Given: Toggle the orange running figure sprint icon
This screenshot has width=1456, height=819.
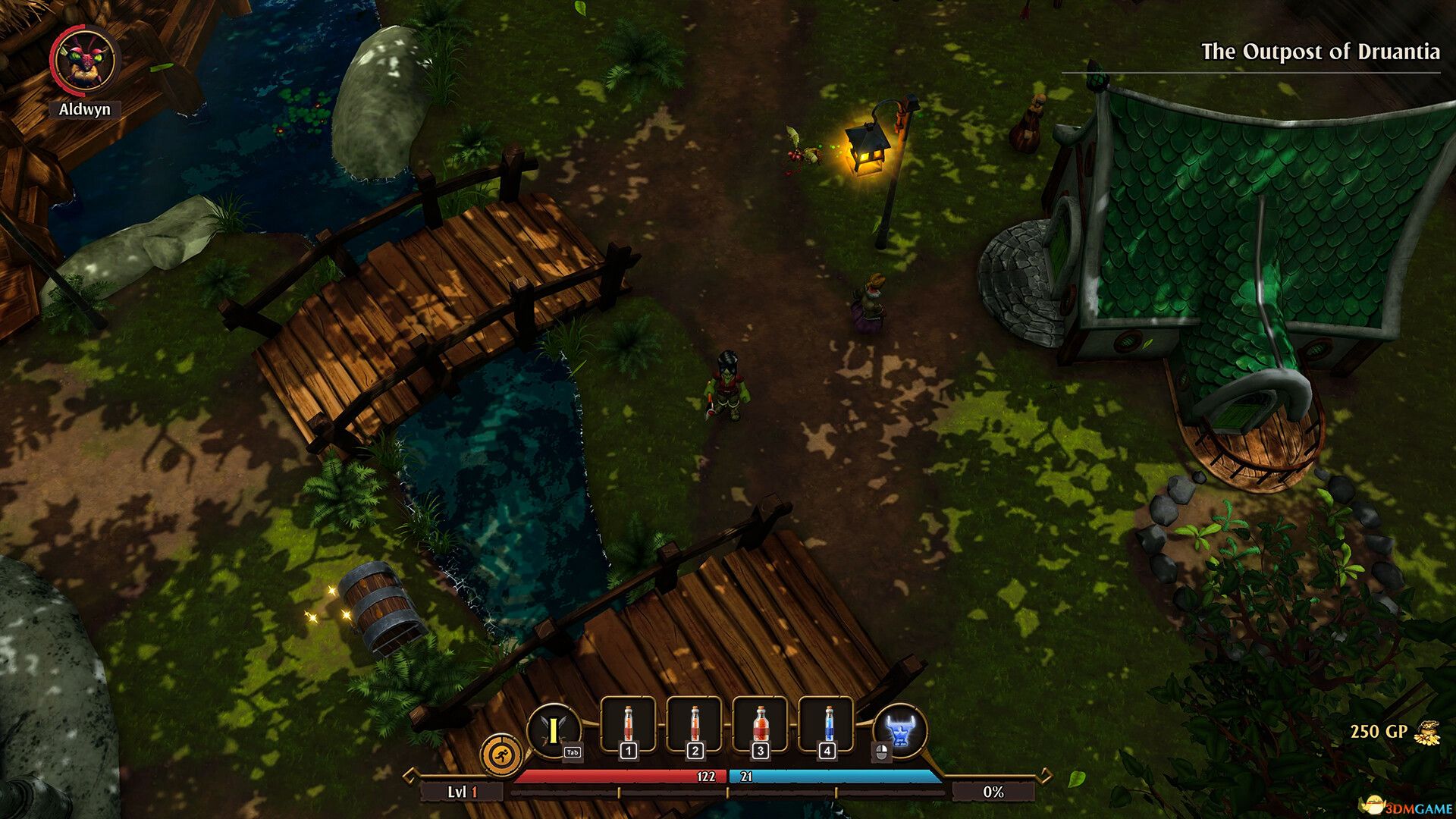Looking at the screenshot, I should 501,755.
